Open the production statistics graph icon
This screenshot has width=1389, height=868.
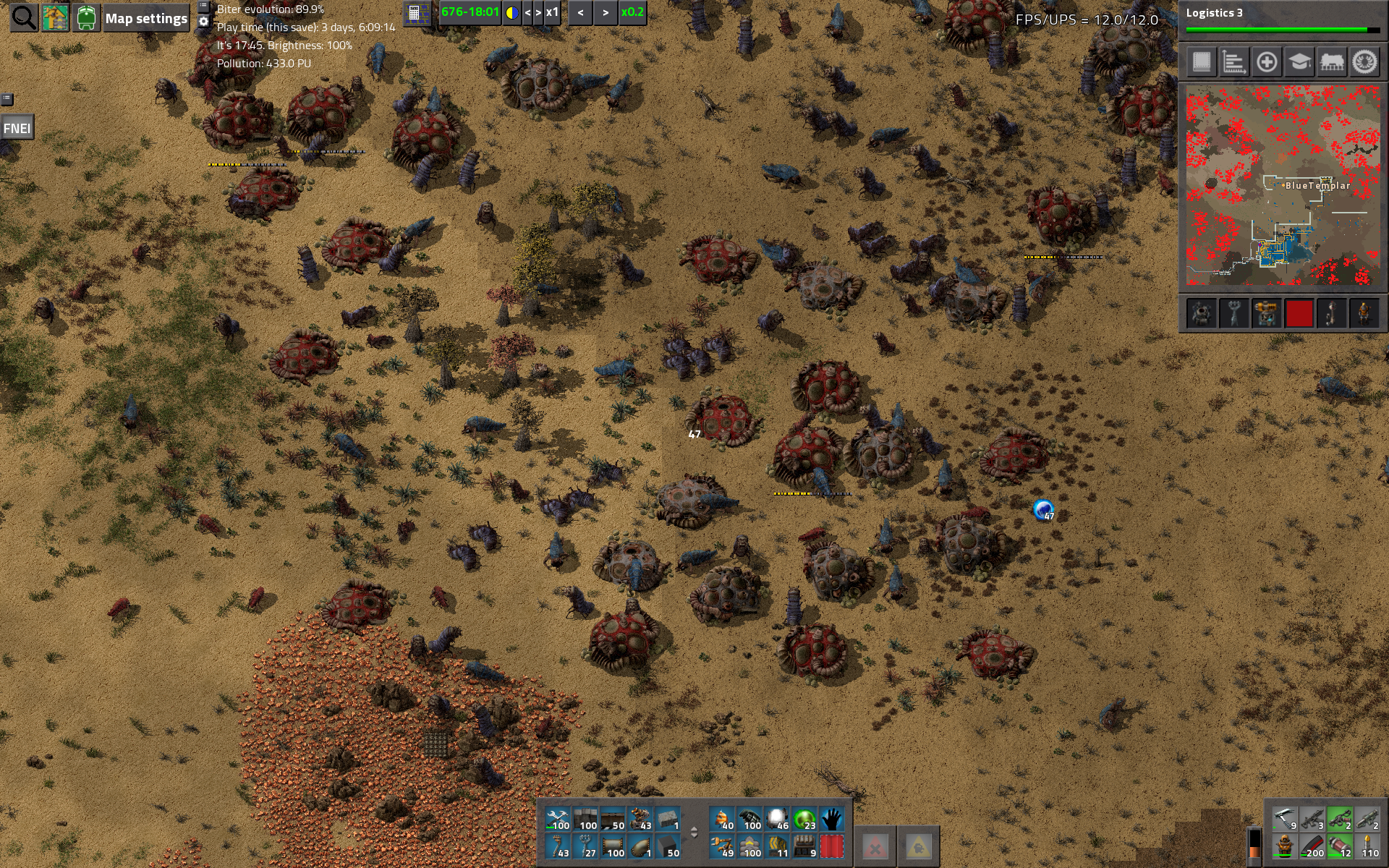coord(1233,62)
